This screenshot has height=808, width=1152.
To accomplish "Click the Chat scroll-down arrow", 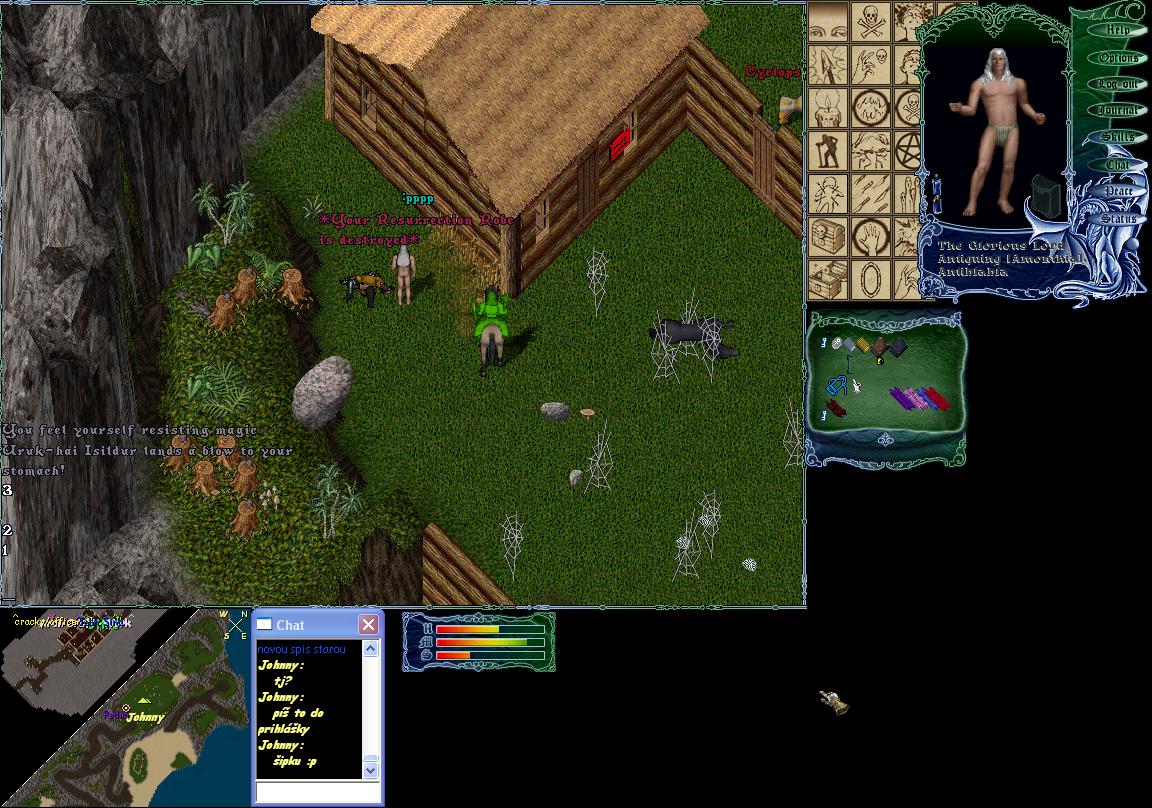I will coord(370,769).
